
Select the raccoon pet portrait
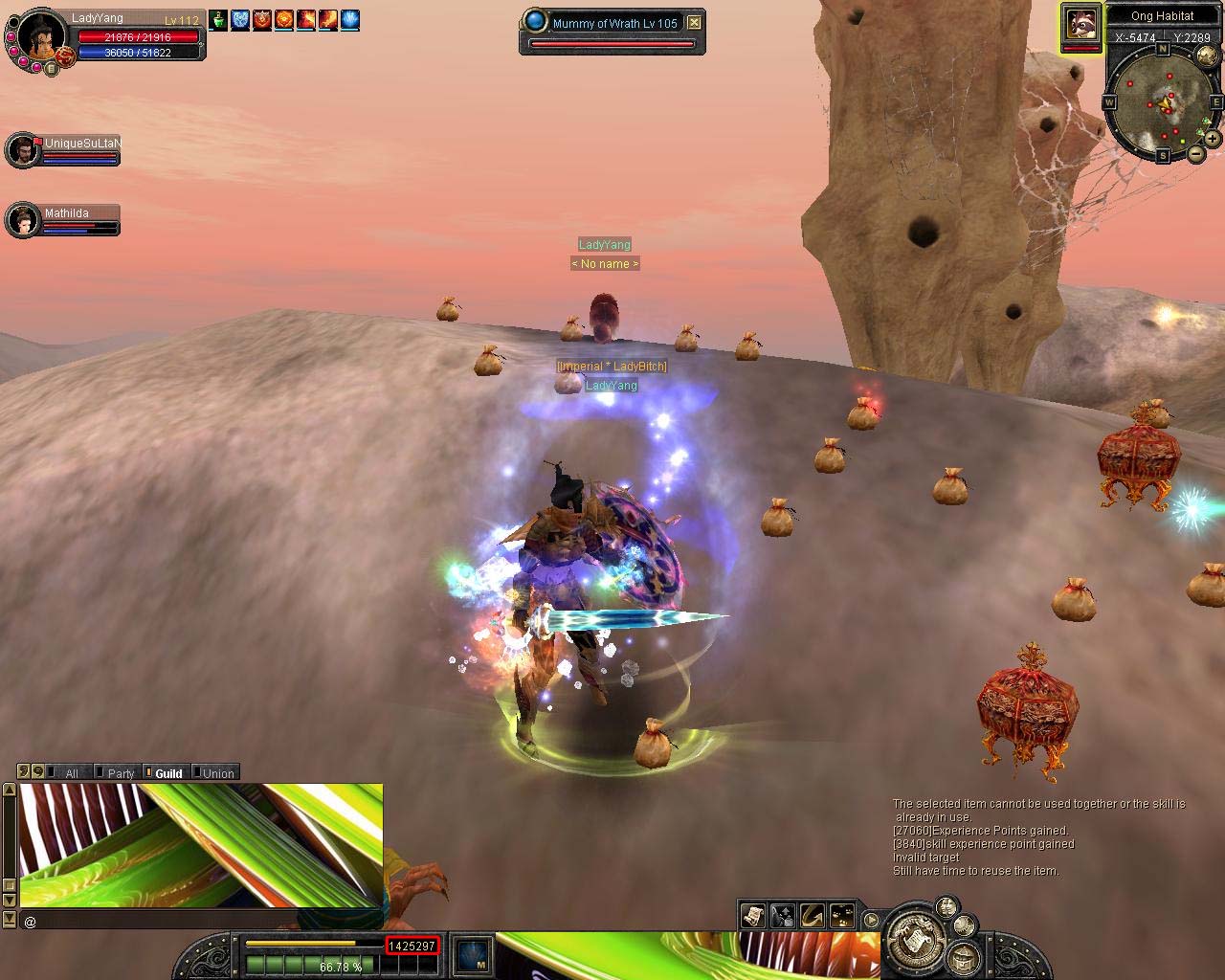tap(1081, 26)
